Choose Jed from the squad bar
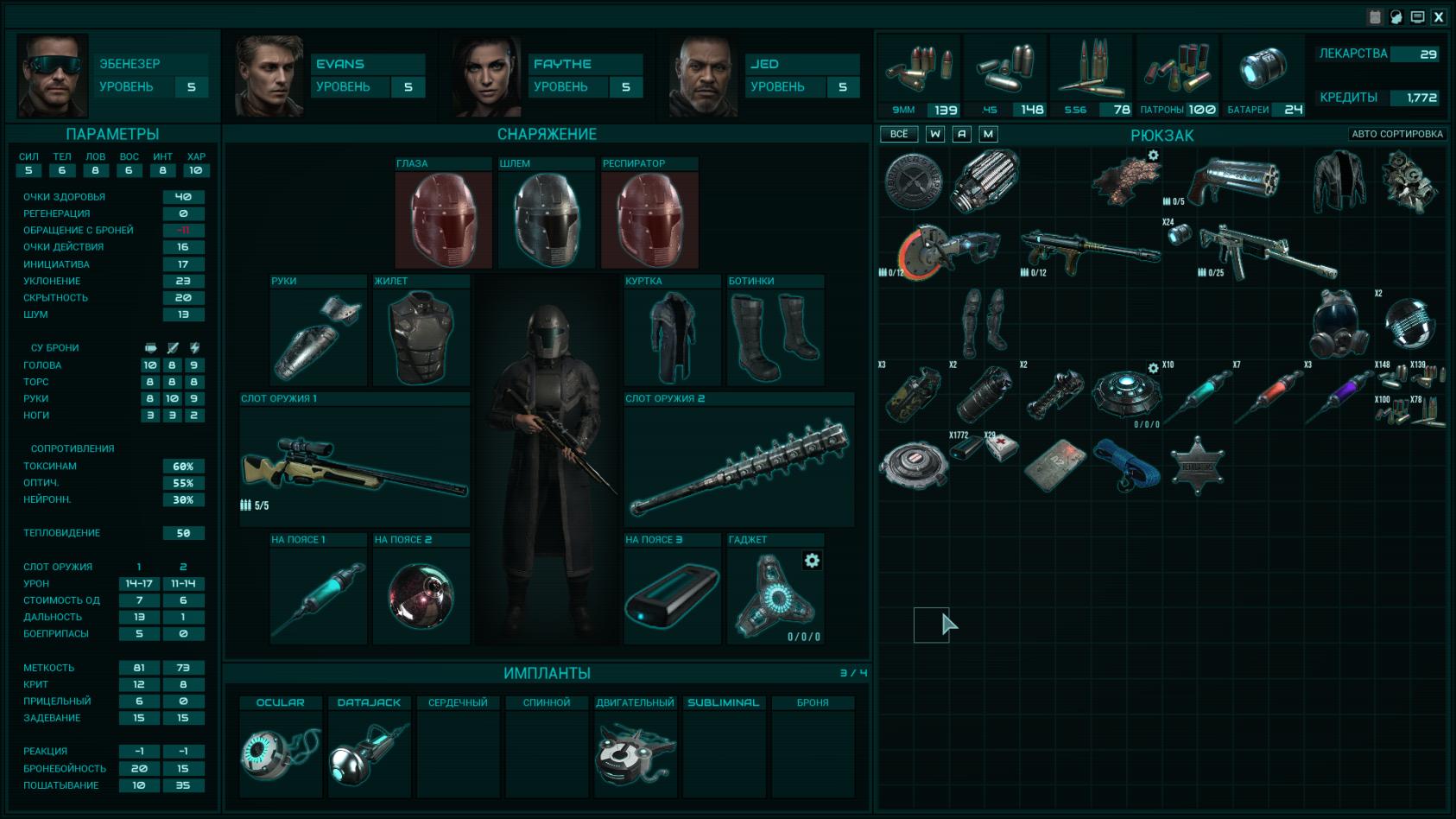1456x819 pixels. (x=703, y=76)
